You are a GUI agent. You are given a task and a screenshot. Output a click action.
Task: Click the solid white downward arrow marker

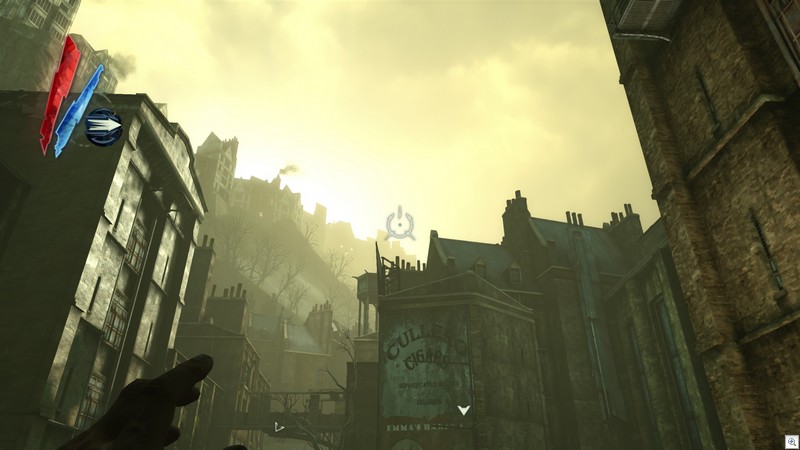[463, 410]
